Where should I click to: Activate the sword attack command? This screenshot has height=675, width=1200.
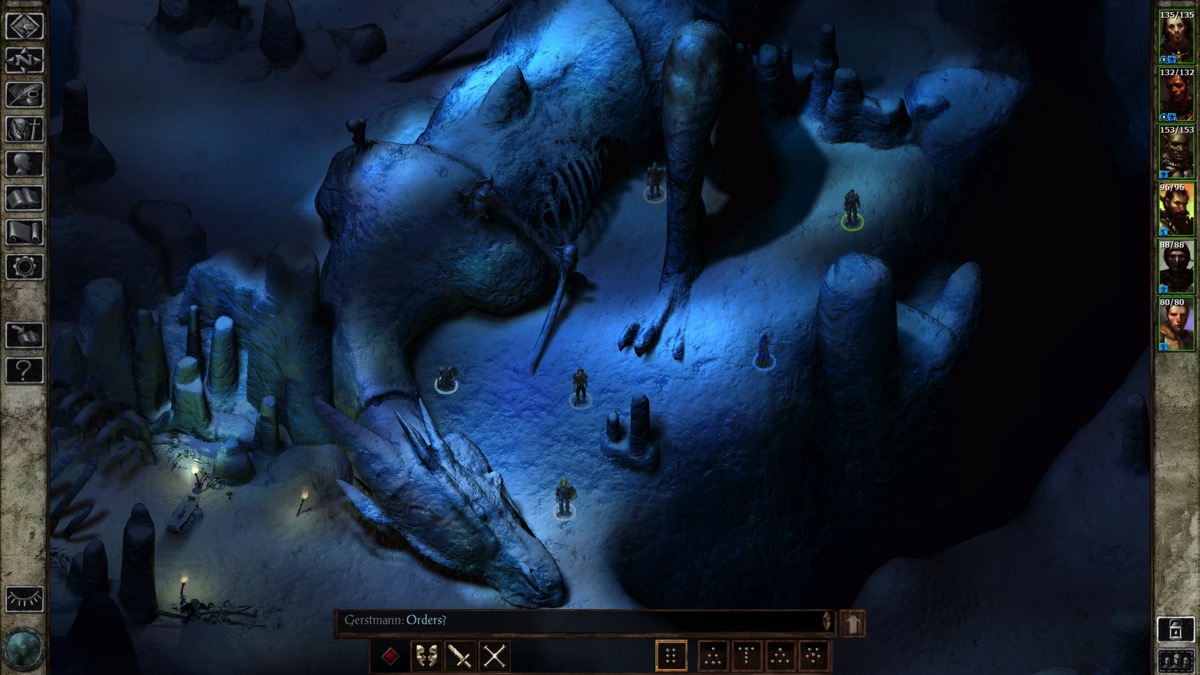pos(460,656)
